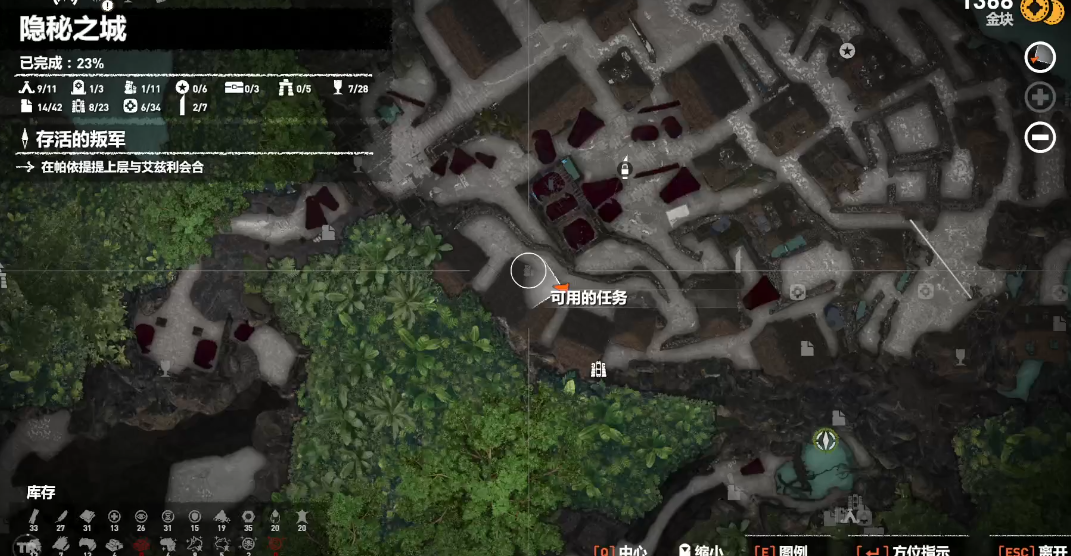Select the document counter showing 14/42
The image size is (1071, 556).
point(40,107)
